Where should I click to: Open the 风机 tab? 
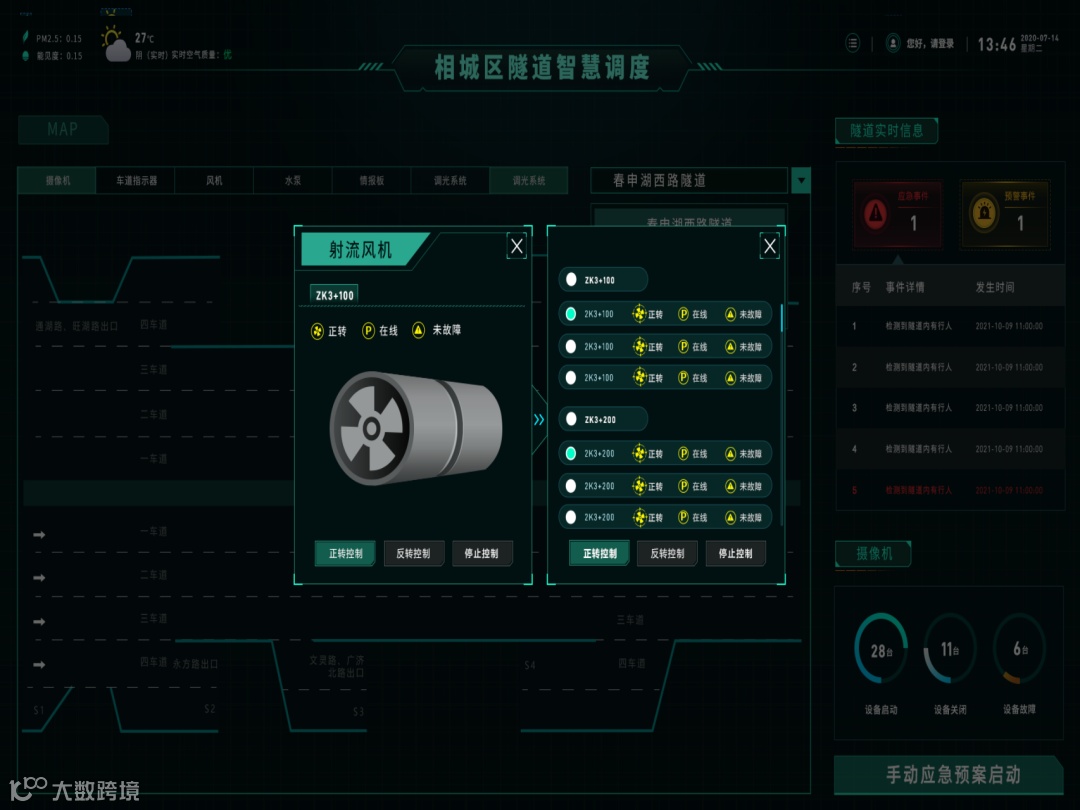(x=214, y=181)
